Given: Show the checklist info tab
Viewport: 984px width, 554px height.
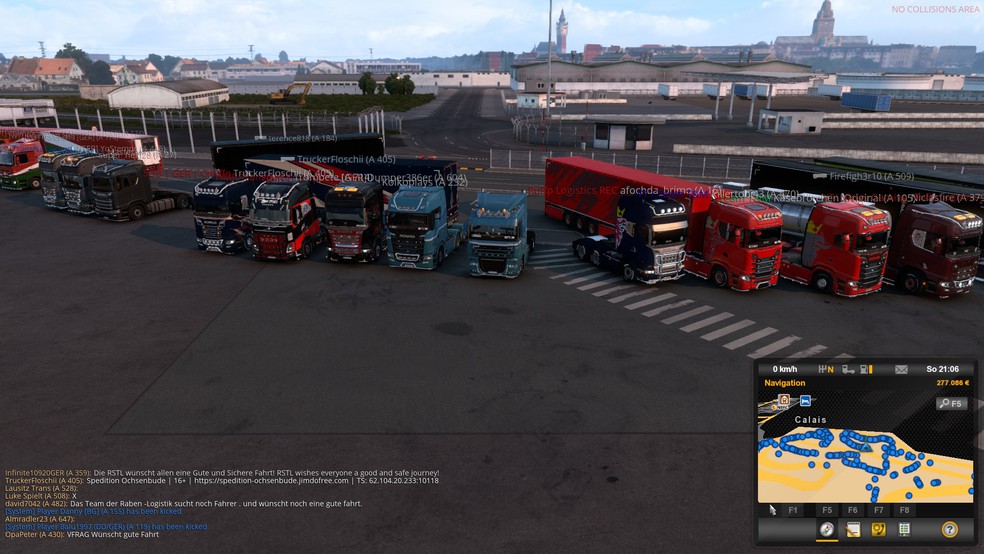Looking at the screenshot, I should [904, 530].
